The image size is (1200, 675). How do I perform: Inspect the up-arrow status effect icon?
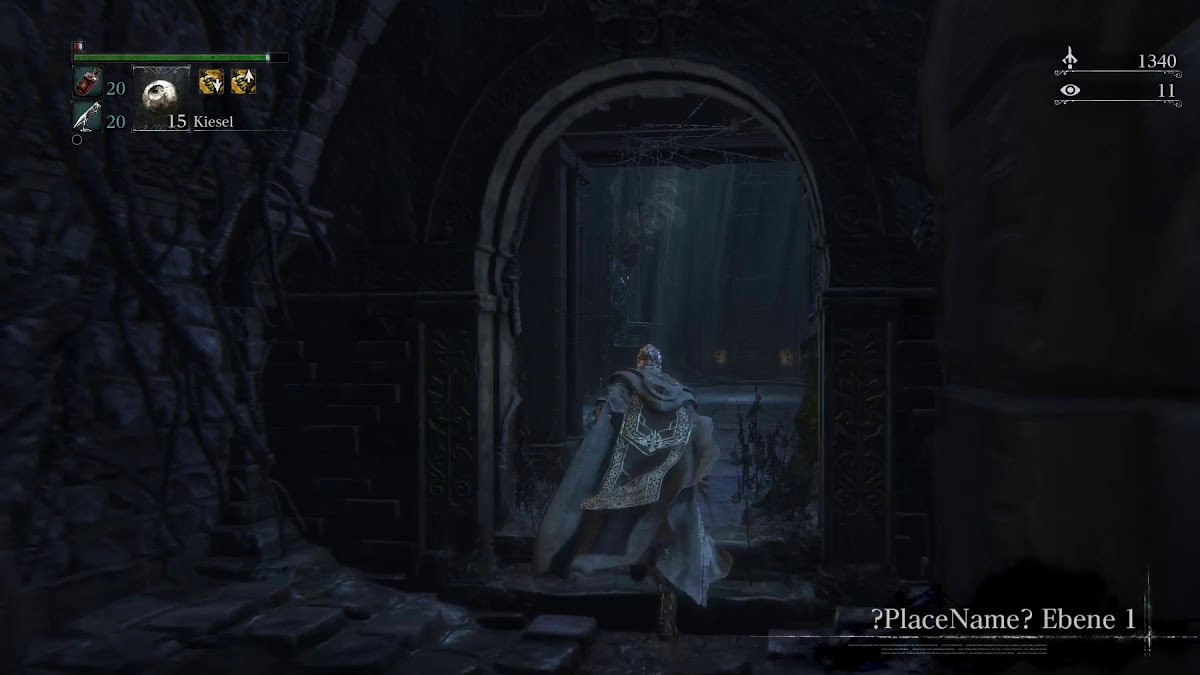pyautogui.click(x=243, y=83)
